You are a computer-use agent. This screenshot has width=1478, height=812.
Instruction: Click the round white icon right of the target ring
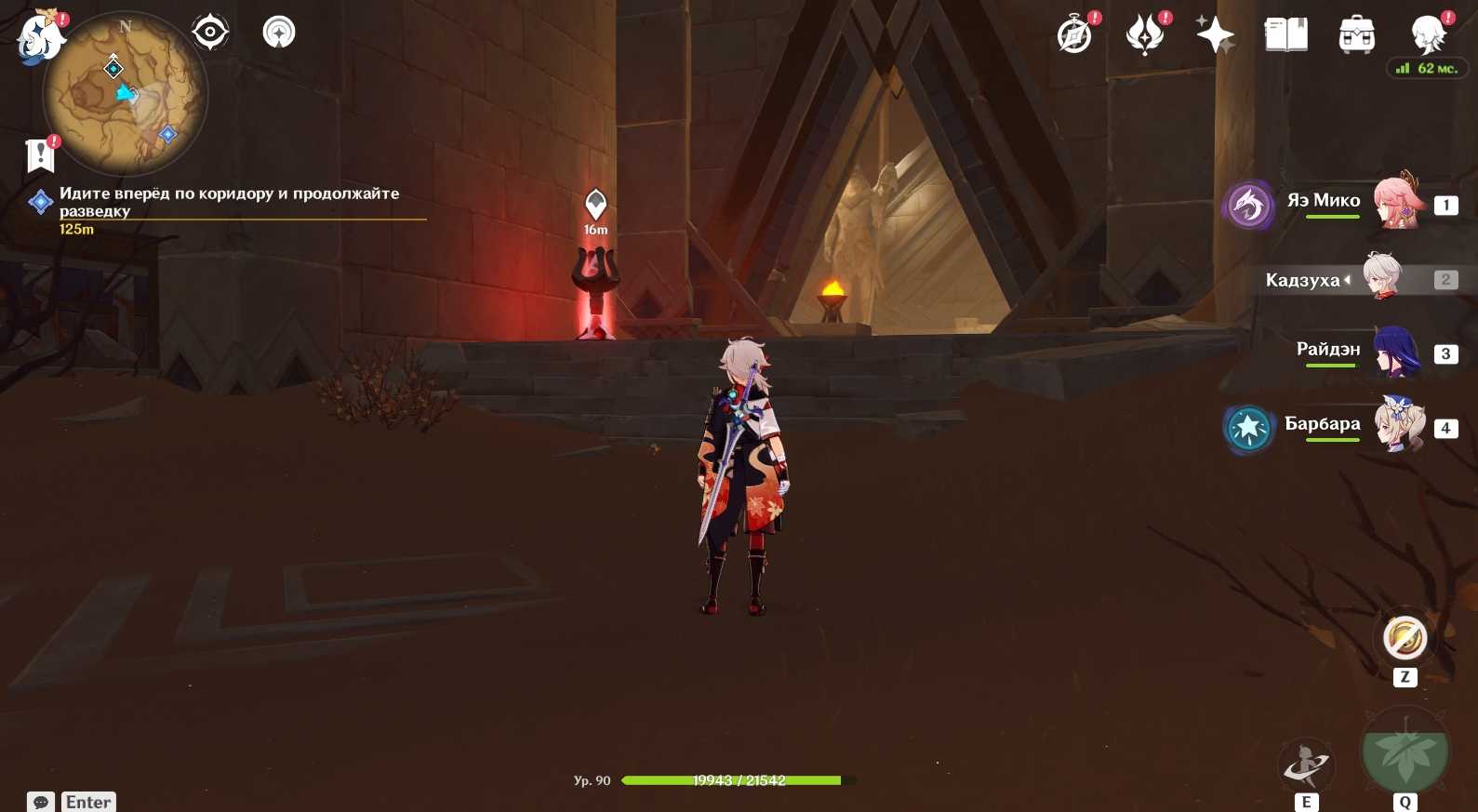coord(279,33)
